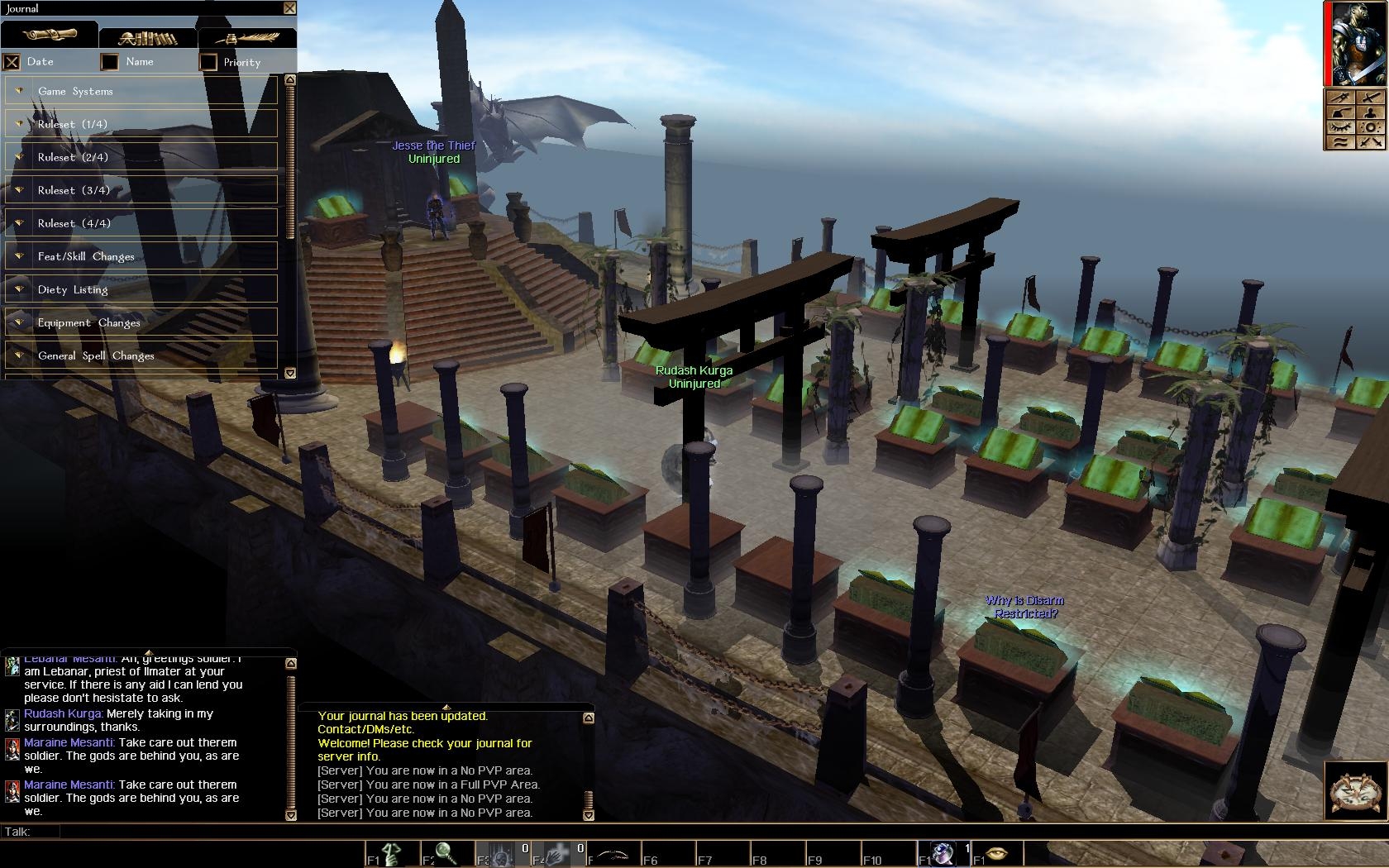
Task: Switch to the bookshelf journal tab
Action: (148, 37)
